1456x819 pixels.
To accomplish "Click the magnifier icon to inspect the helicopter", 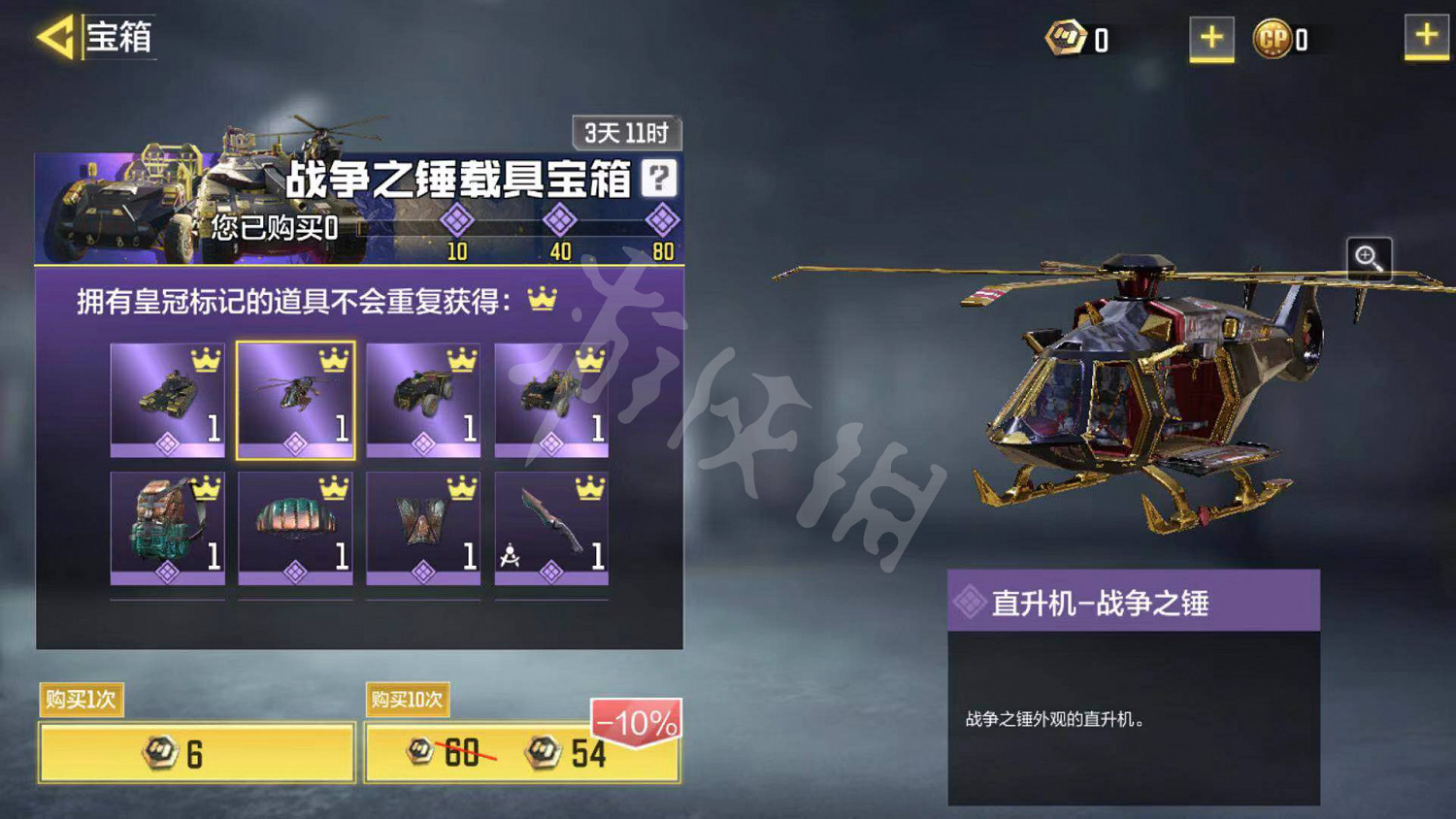I will coord(1369,258).
